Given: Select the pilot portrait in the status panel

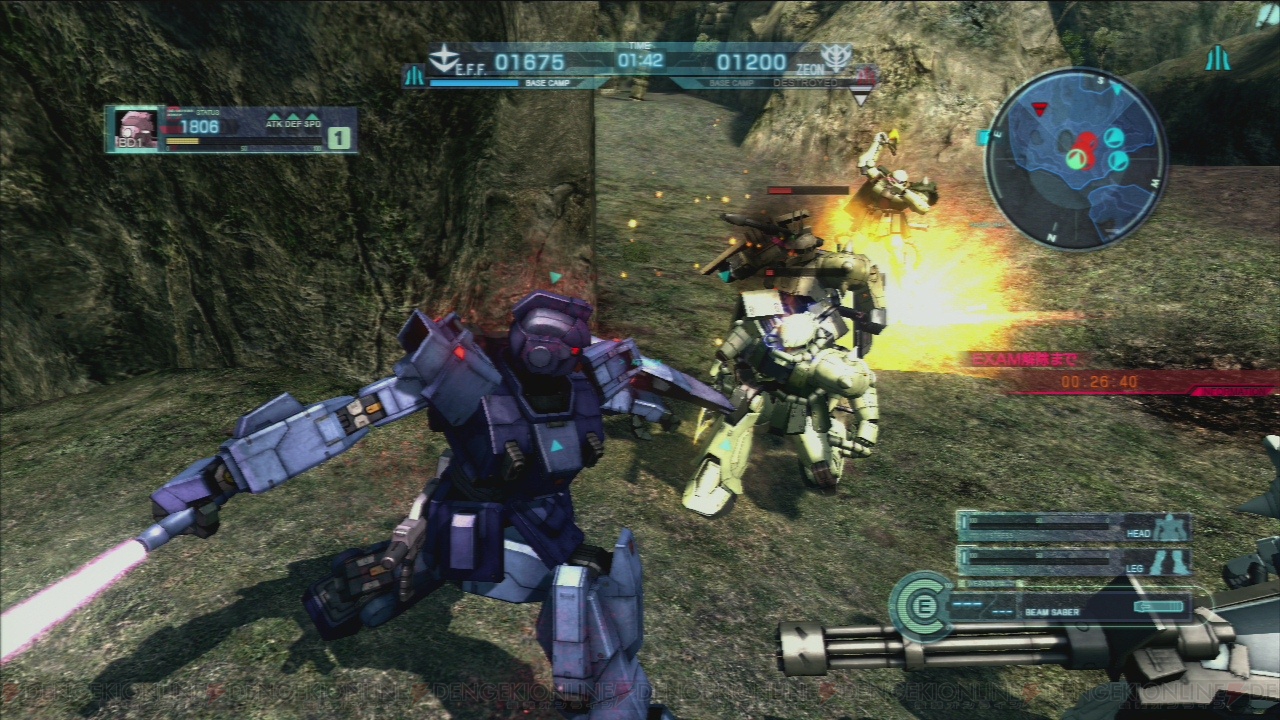Looking at the screenshot, I should pyautogui.click(x=132, y=129).
